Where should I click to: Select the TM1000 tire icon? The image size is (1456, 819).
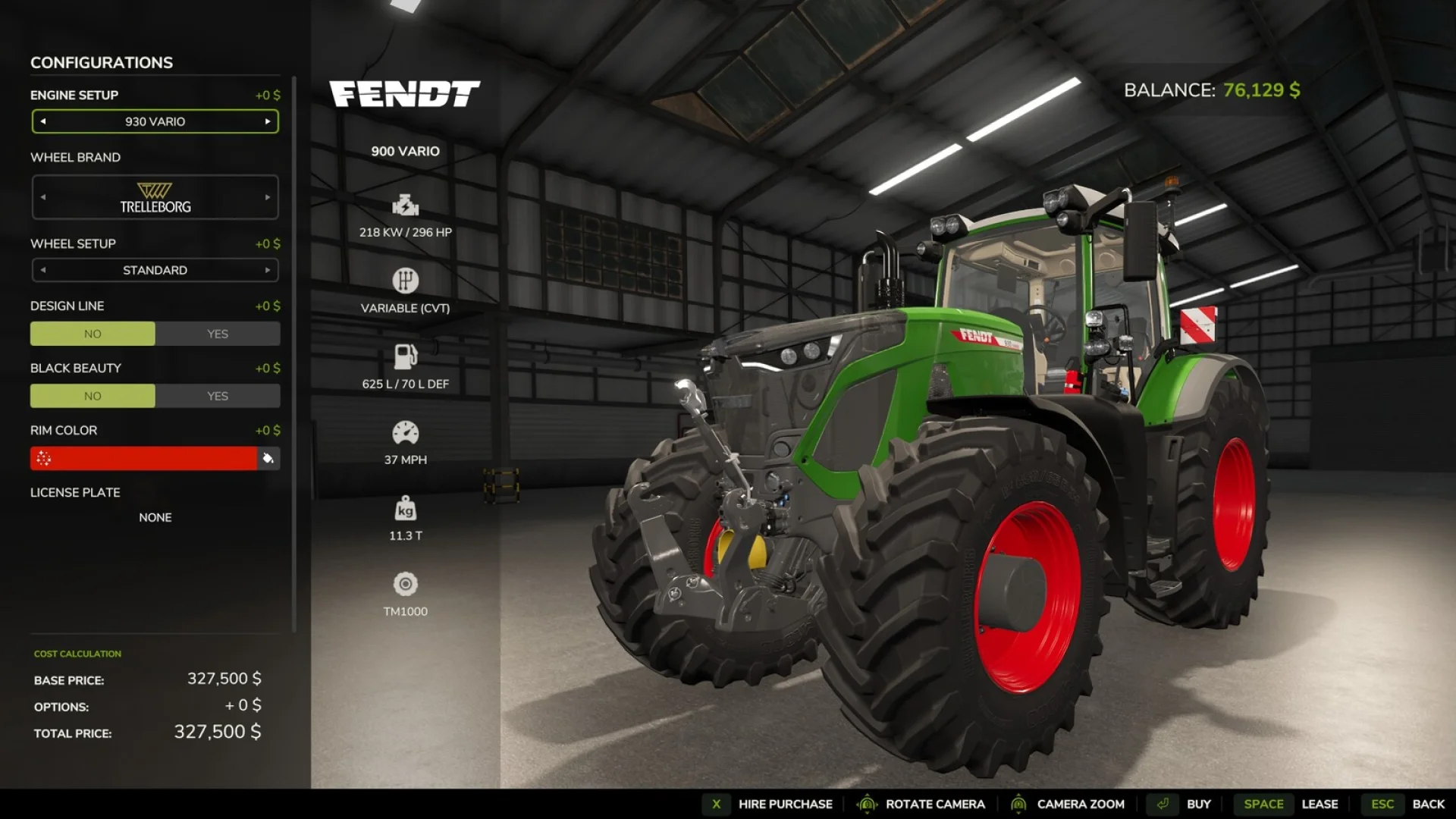(405, 585)
